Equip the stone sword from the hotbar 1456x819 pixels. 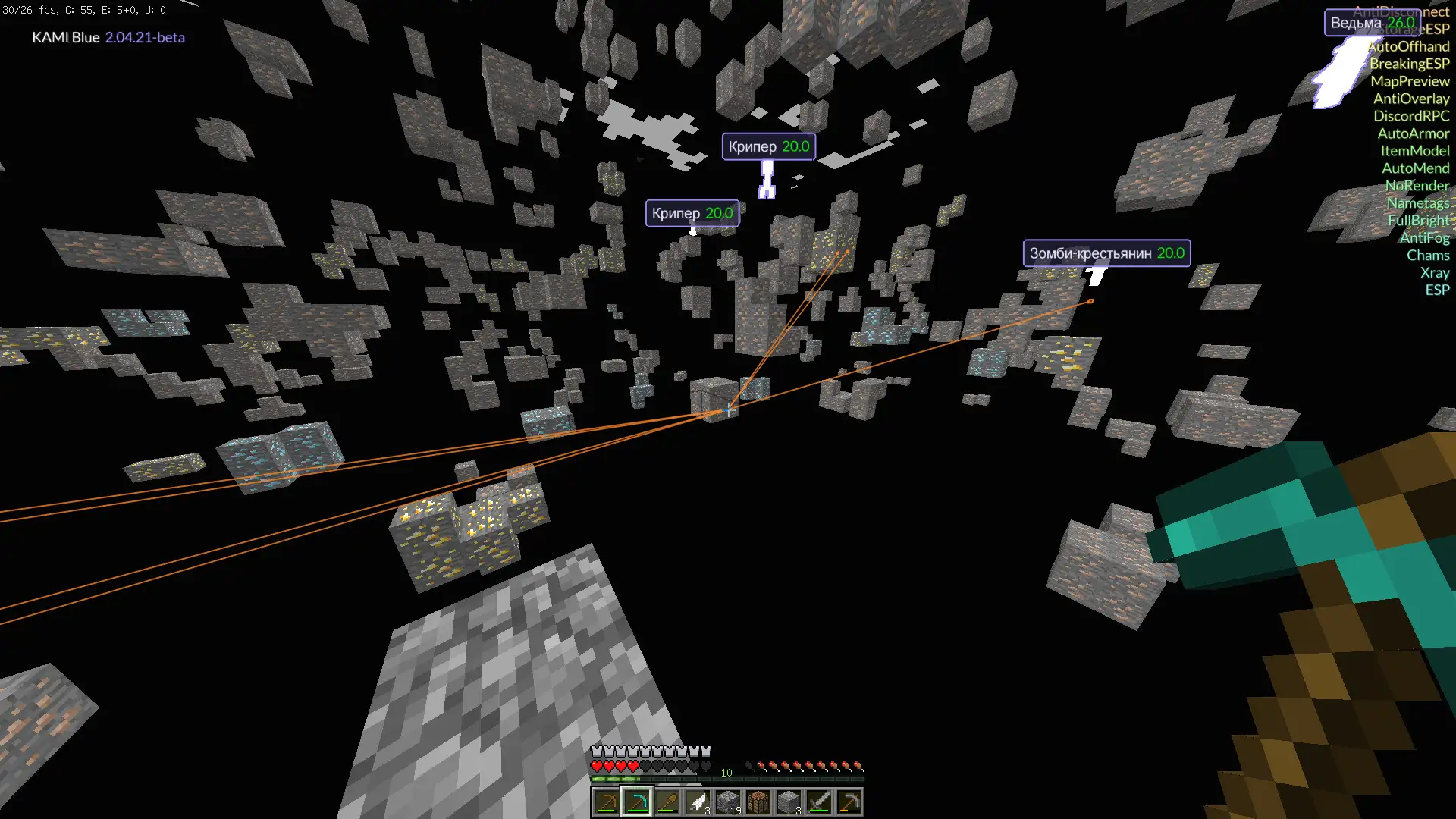[818, 802]
